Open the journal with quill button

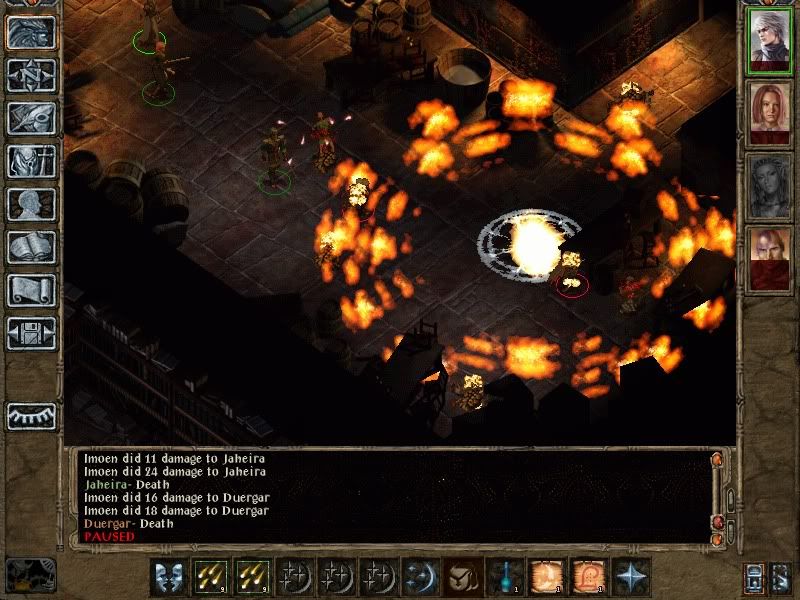(31, 118)
